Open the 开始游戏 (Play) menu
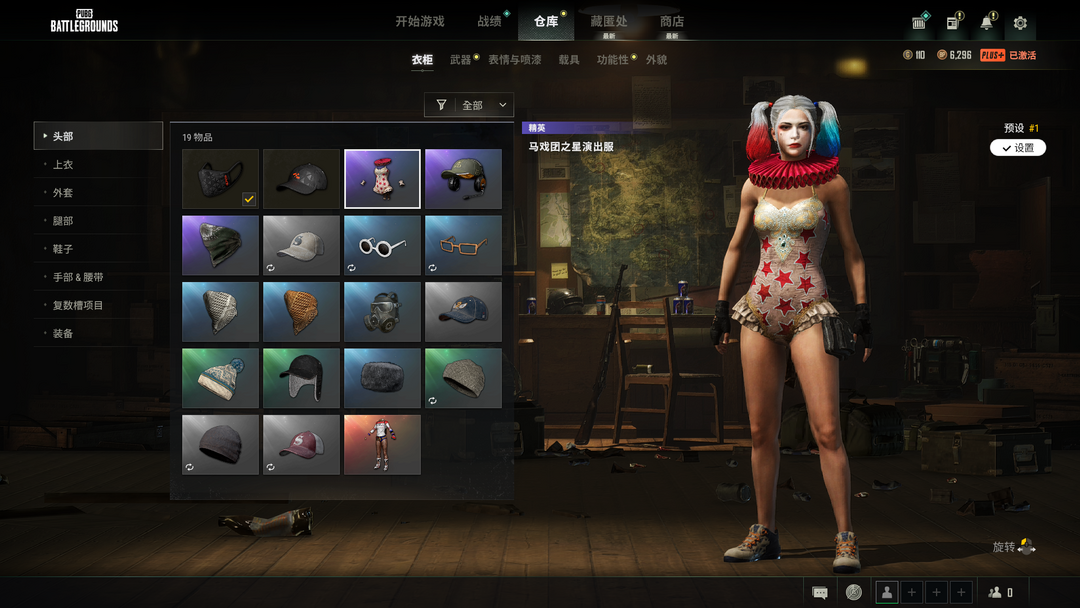This screenshot has width=1080, height=608. click(419, 22)
